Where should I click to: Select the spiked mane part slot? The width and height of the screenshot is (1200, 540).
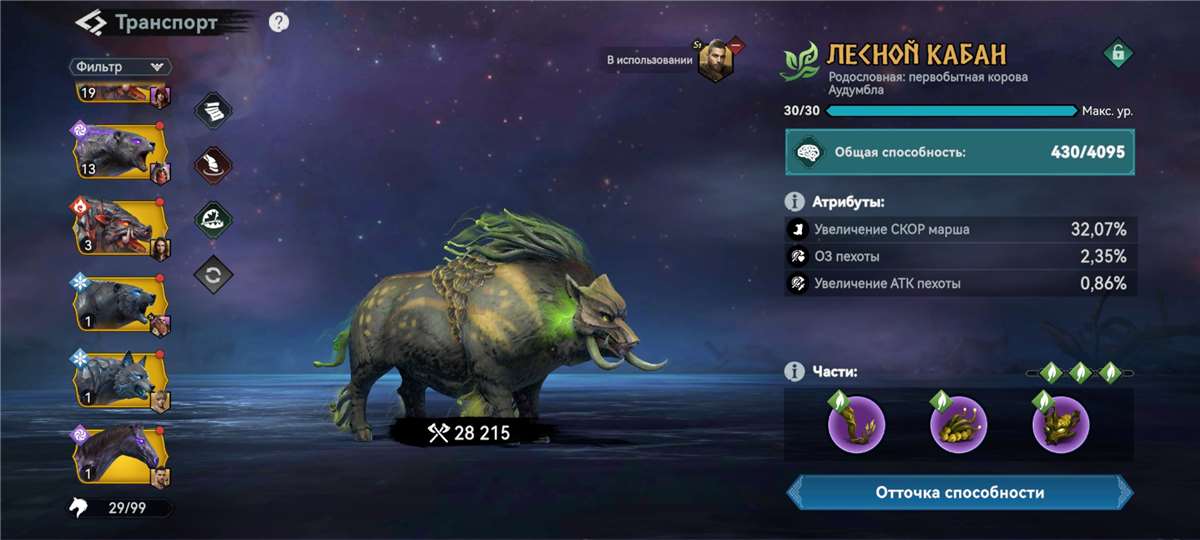click(x=958, y=424)
